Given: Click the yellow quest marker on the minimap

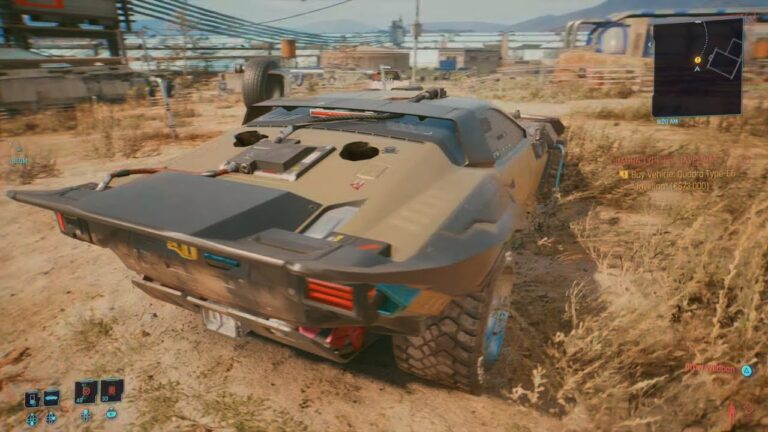Looking at the screenshot, I should point(697,60).
